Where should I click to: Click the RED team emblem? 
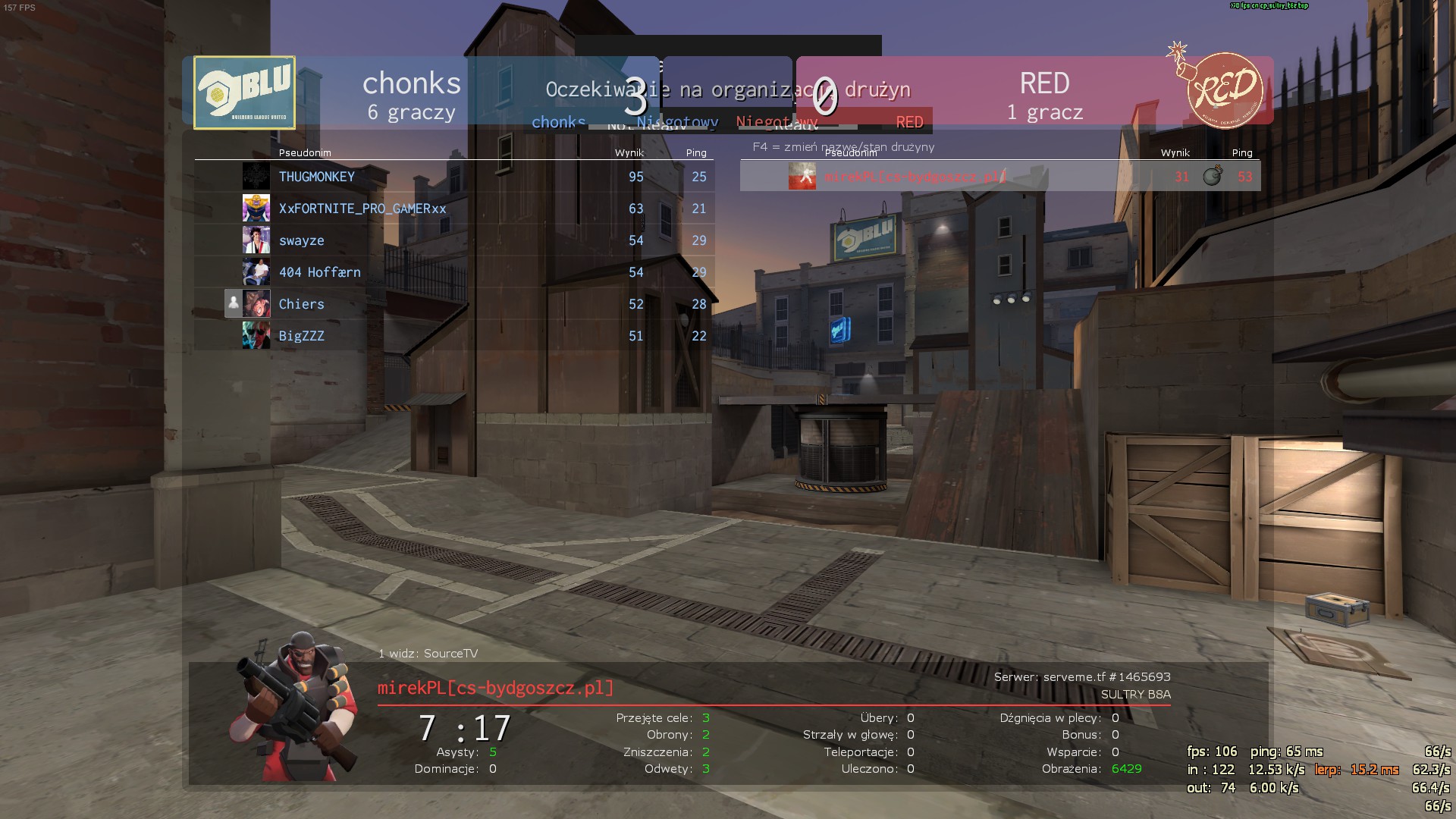pyautogui.click(x=1222, y=89)
